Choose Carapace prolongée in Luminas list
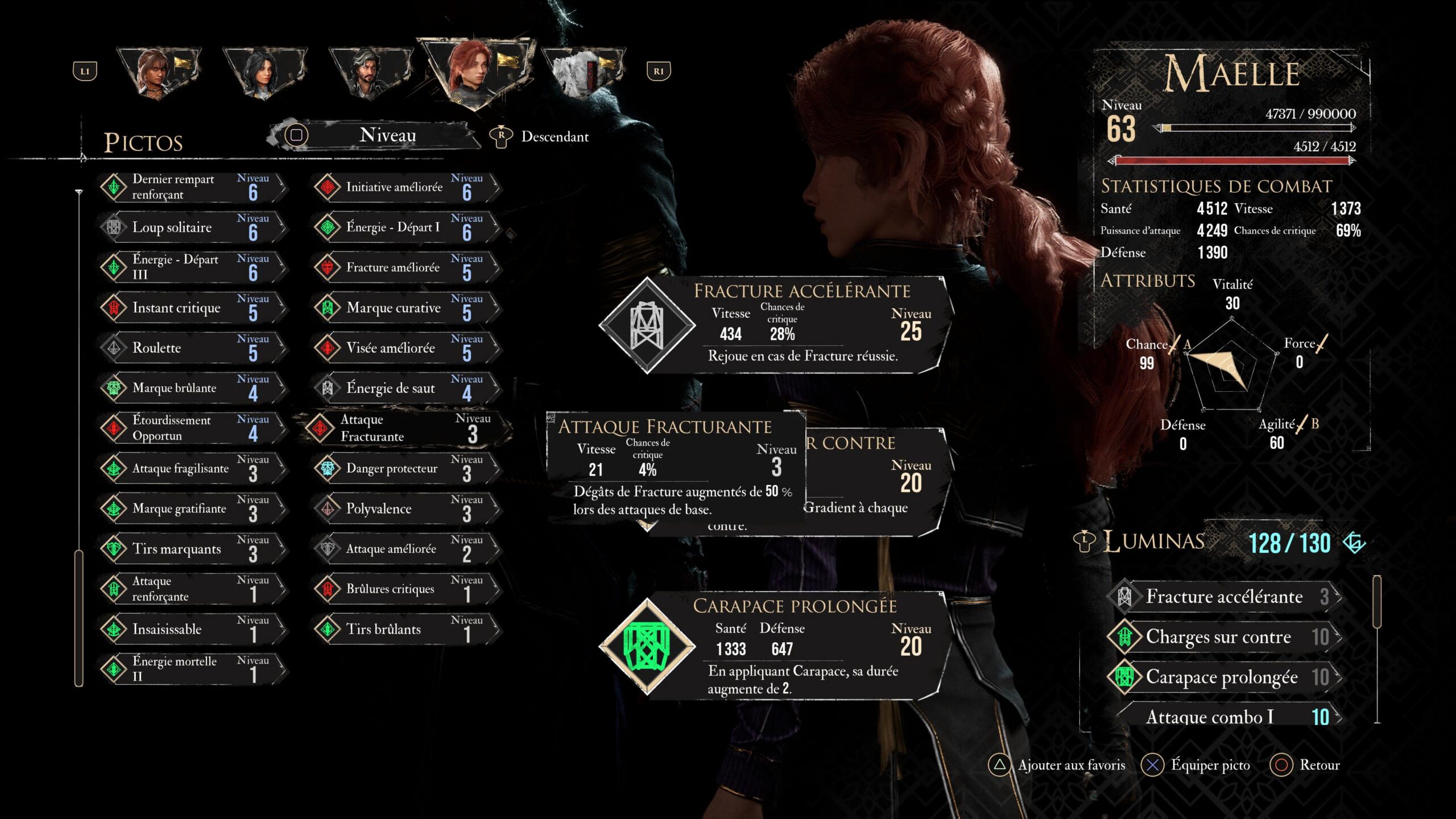The height and width of the screenshot is (819, 1456). tap(1223, 677)
